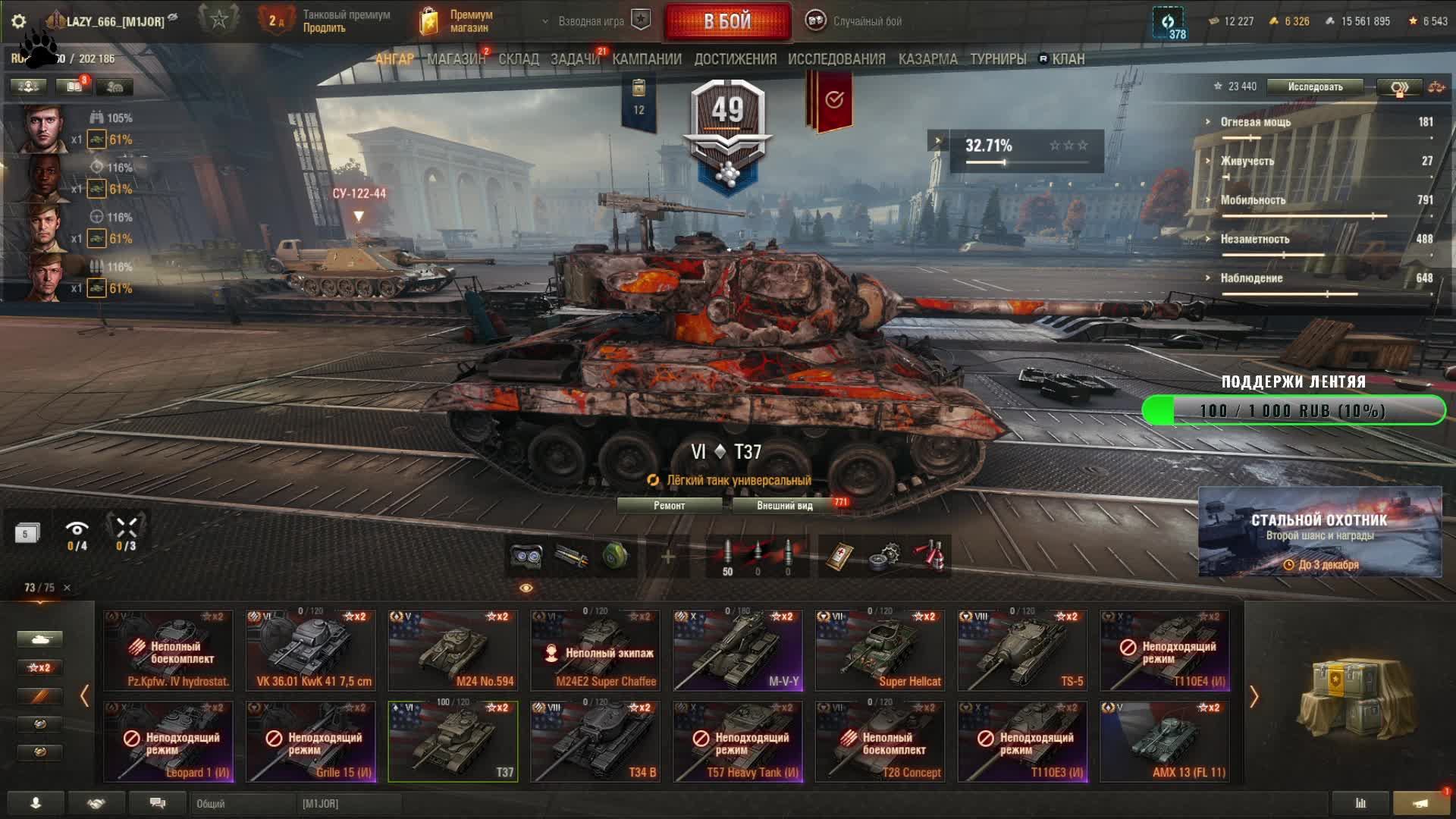Viewport: 1456px width, 819px height.
Task: Select the AMX 13 (FL 11) tank
Action: (1165, 742)
